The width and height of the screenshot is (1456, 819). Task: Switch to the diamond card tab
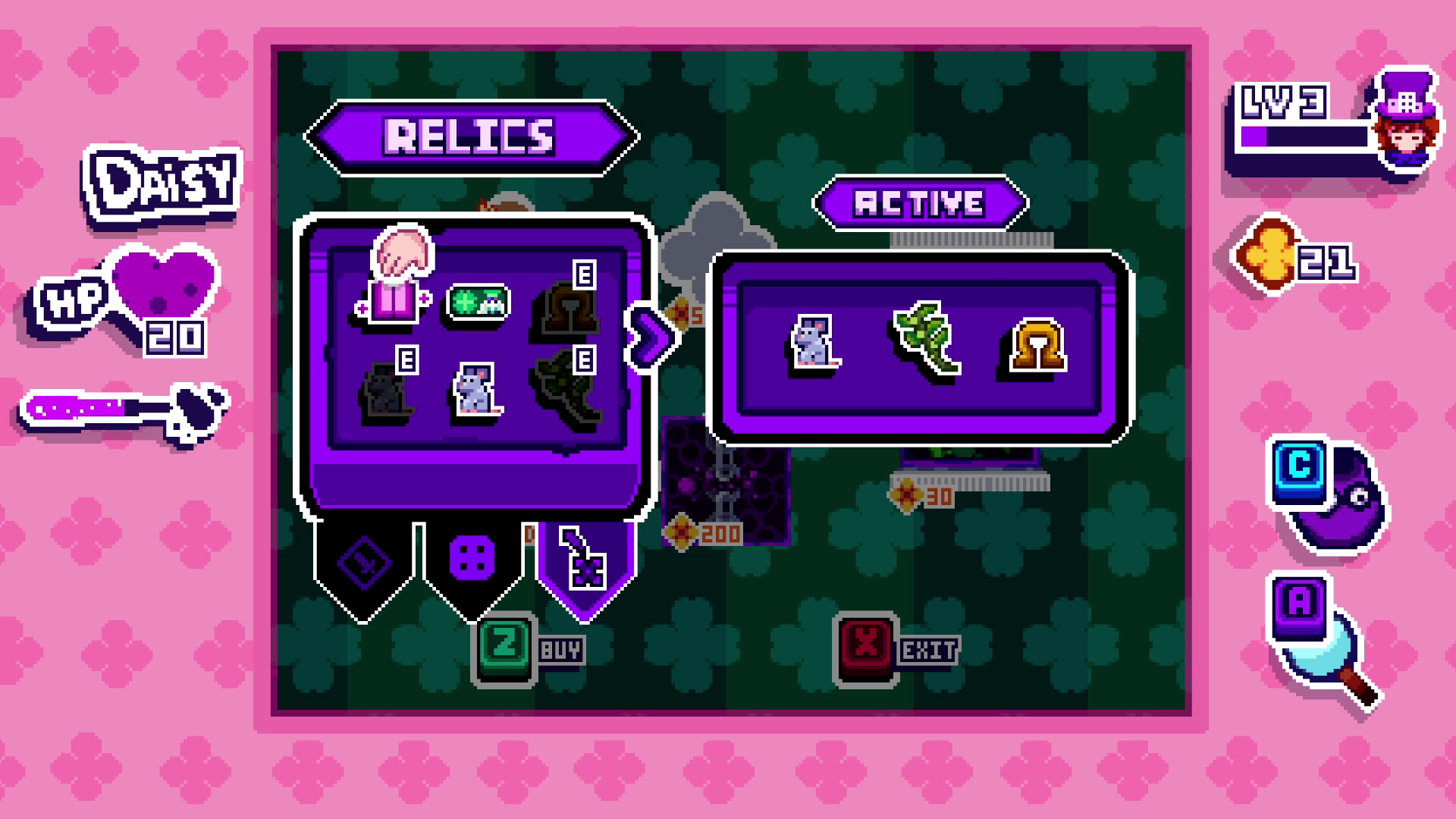point(362,561)
